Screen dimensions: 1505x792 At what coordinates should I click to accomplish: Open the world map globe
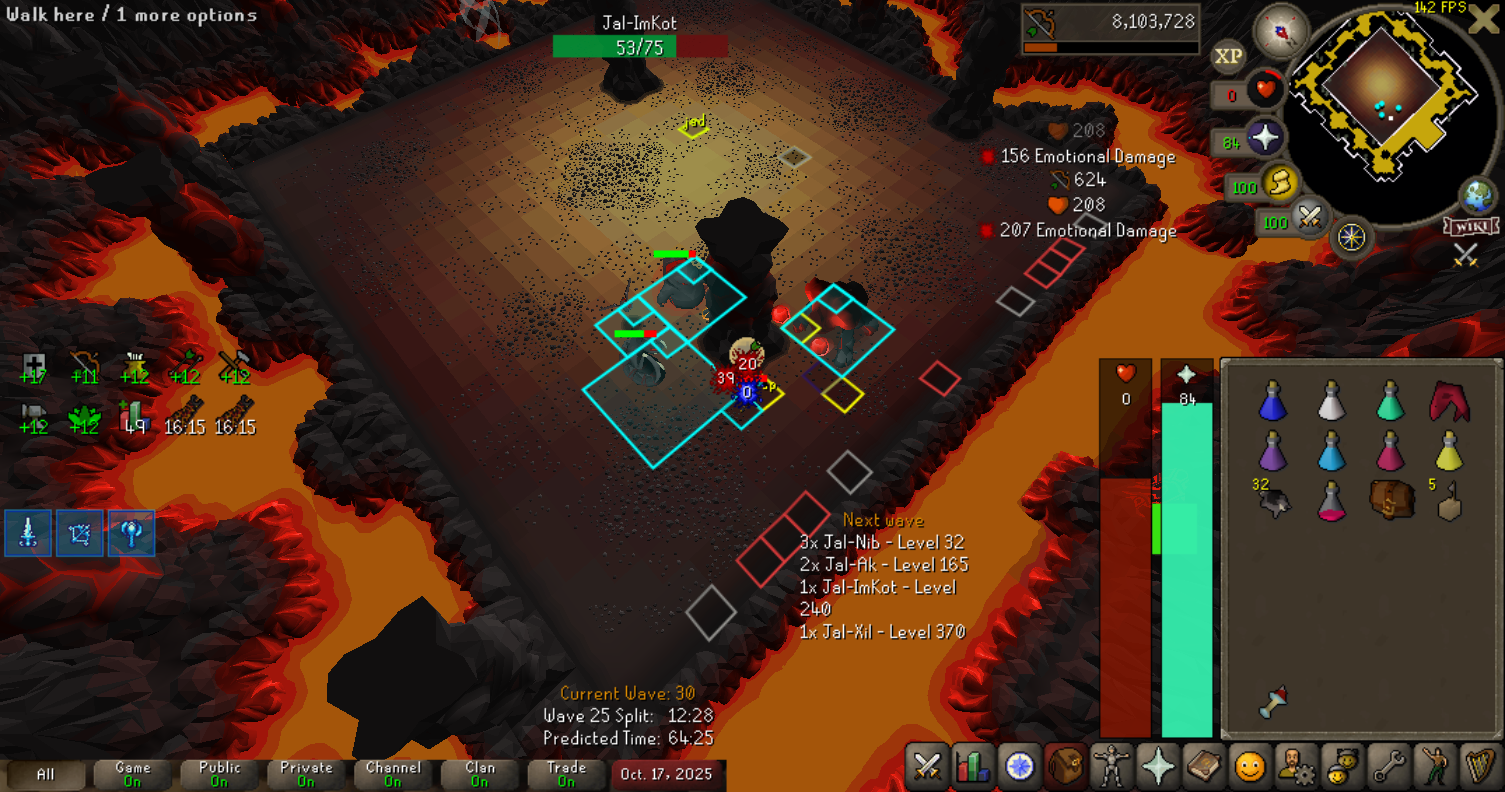(1477, 195)
